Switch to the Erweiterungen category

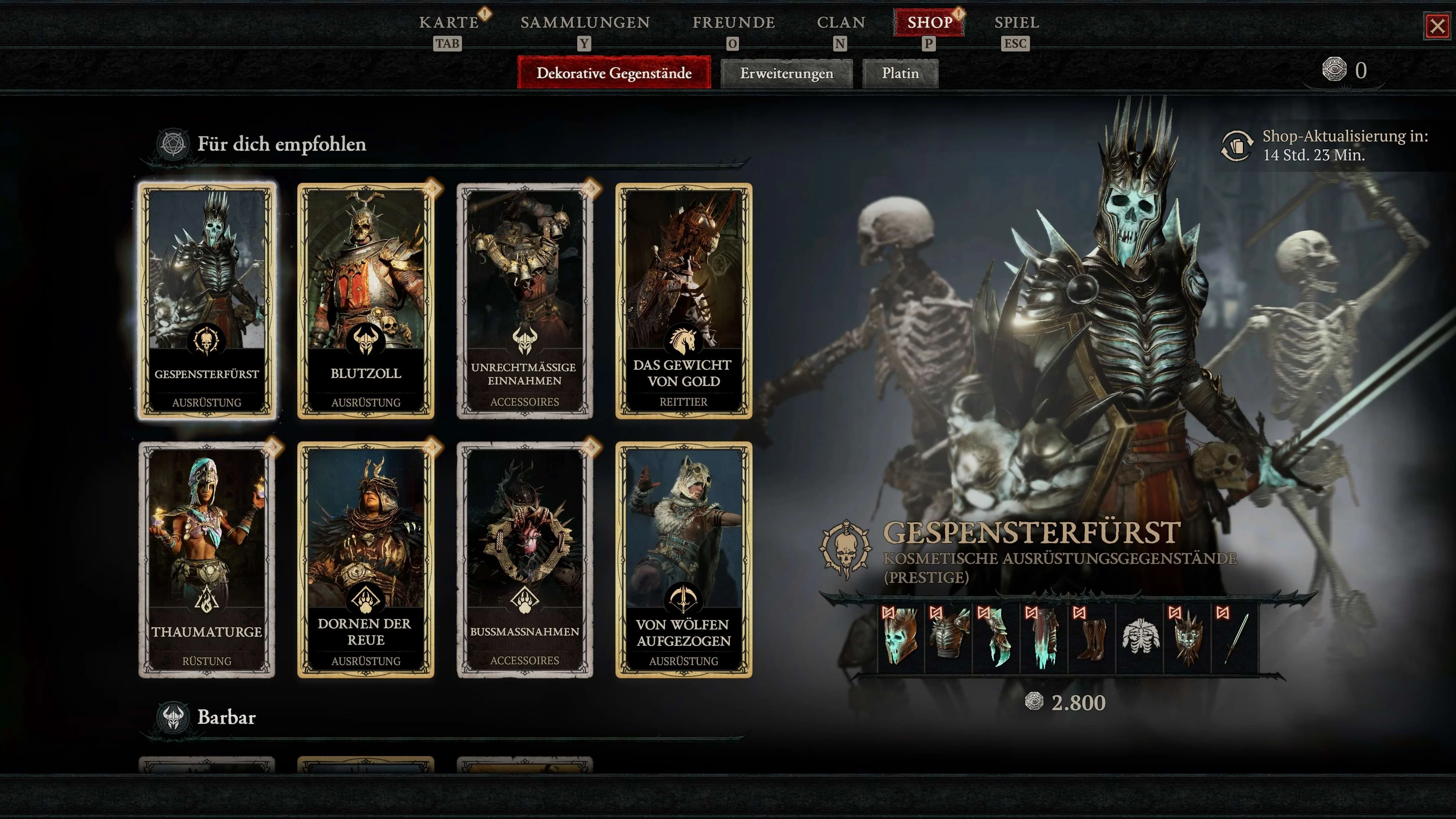point(786,74)
